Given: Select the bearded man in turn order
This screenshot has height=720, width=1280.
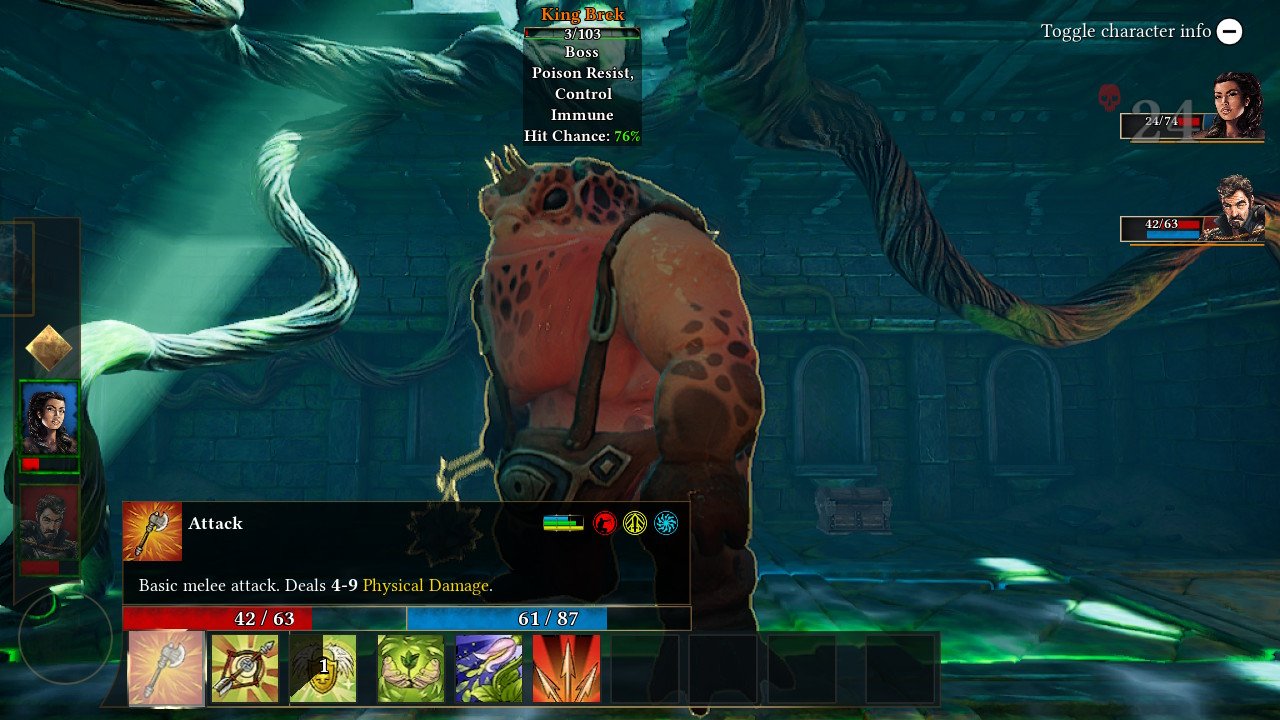Looking at the screenshot, I should click(50, 523).
